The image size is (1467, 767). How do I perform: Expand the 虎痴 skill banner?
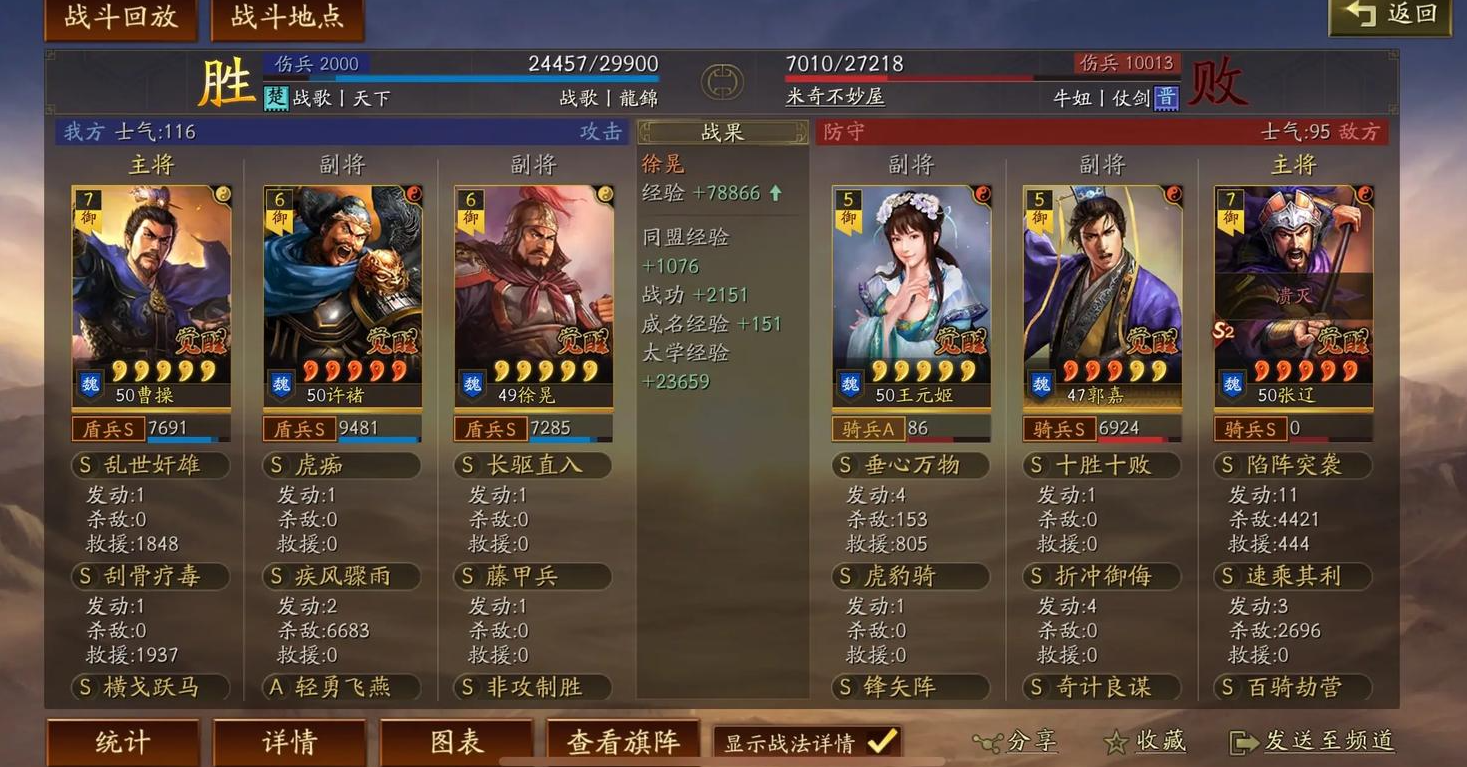click(342, 465)
